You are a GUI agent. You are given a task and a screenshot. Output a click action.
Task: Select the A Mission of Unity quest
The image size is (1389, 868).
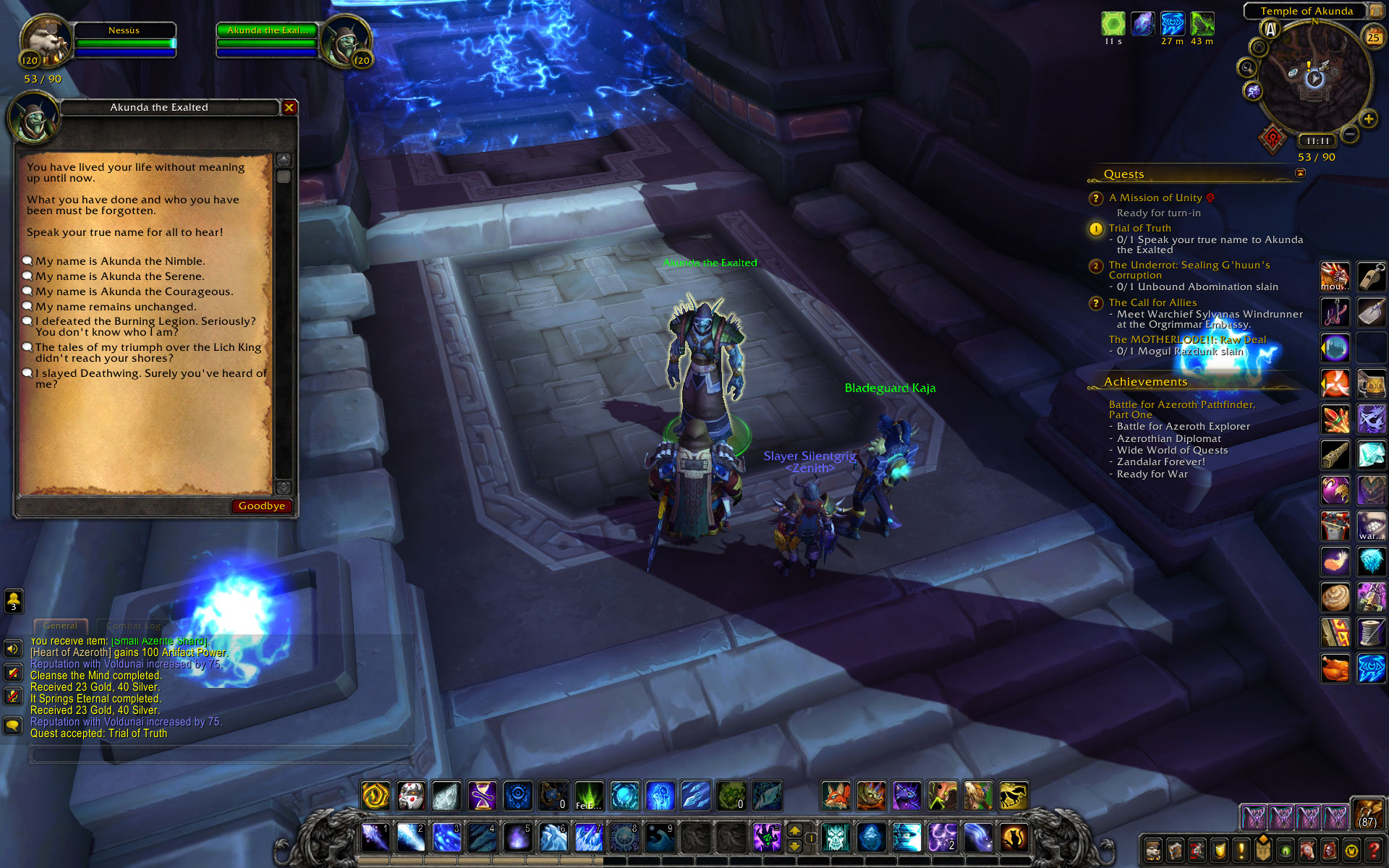pos(1155,197)
